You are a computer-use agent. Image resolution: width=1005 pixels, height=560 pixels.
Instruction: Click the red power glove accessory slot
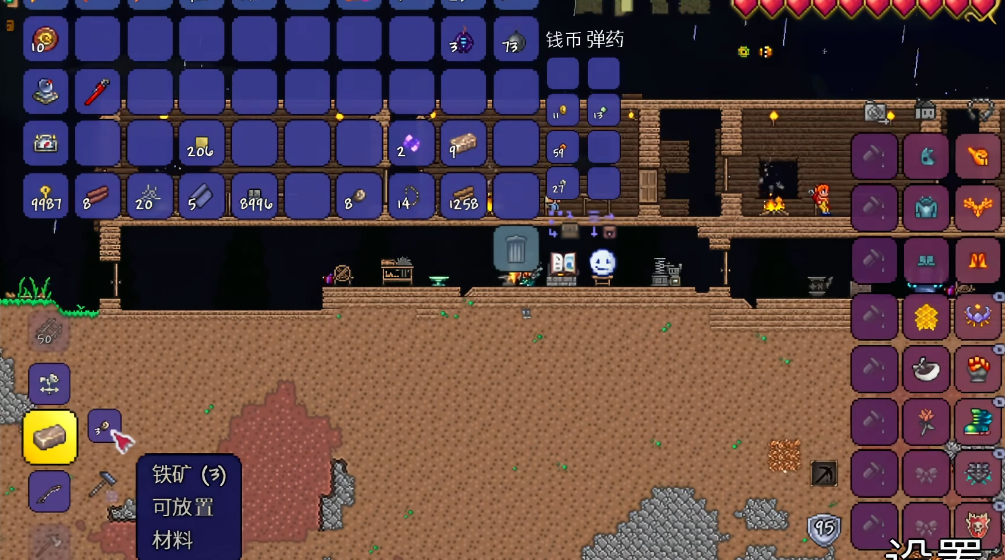977,369
